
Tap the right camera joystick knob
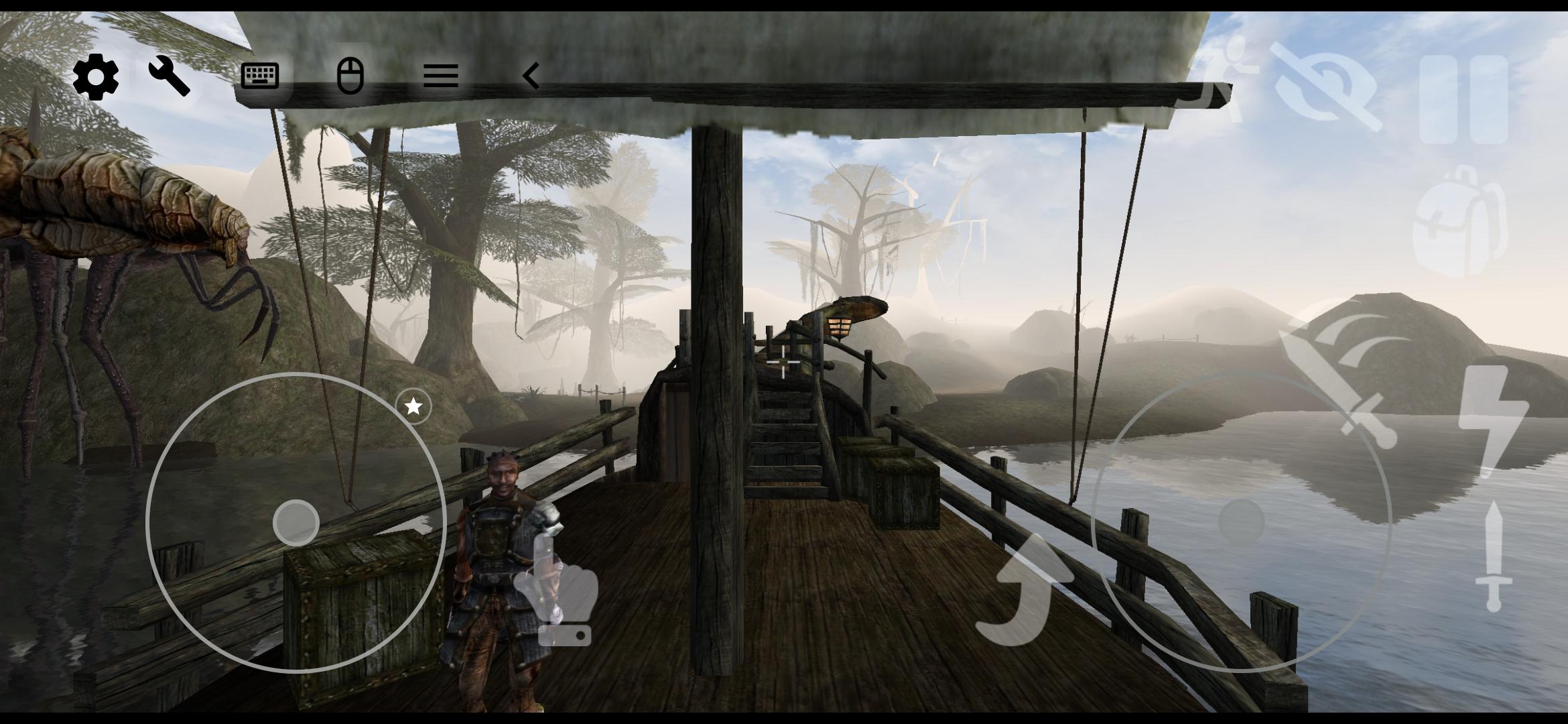(1241, 522)
